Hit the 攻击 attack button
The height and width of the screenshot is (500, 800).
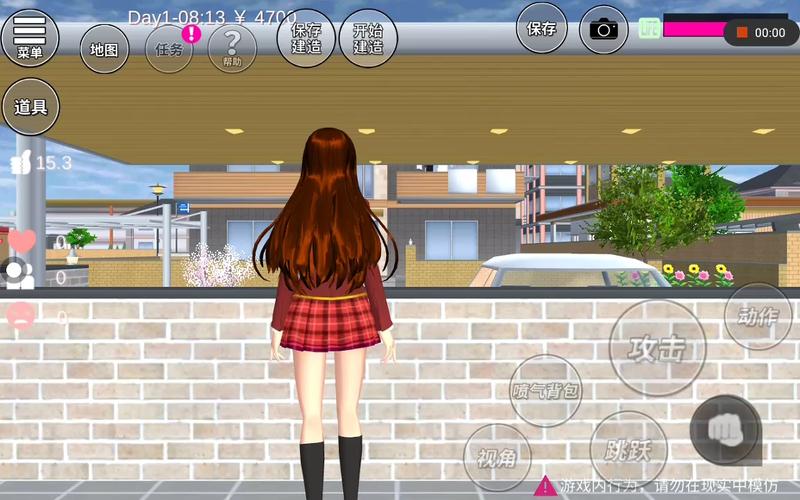(x=657, y=348)
